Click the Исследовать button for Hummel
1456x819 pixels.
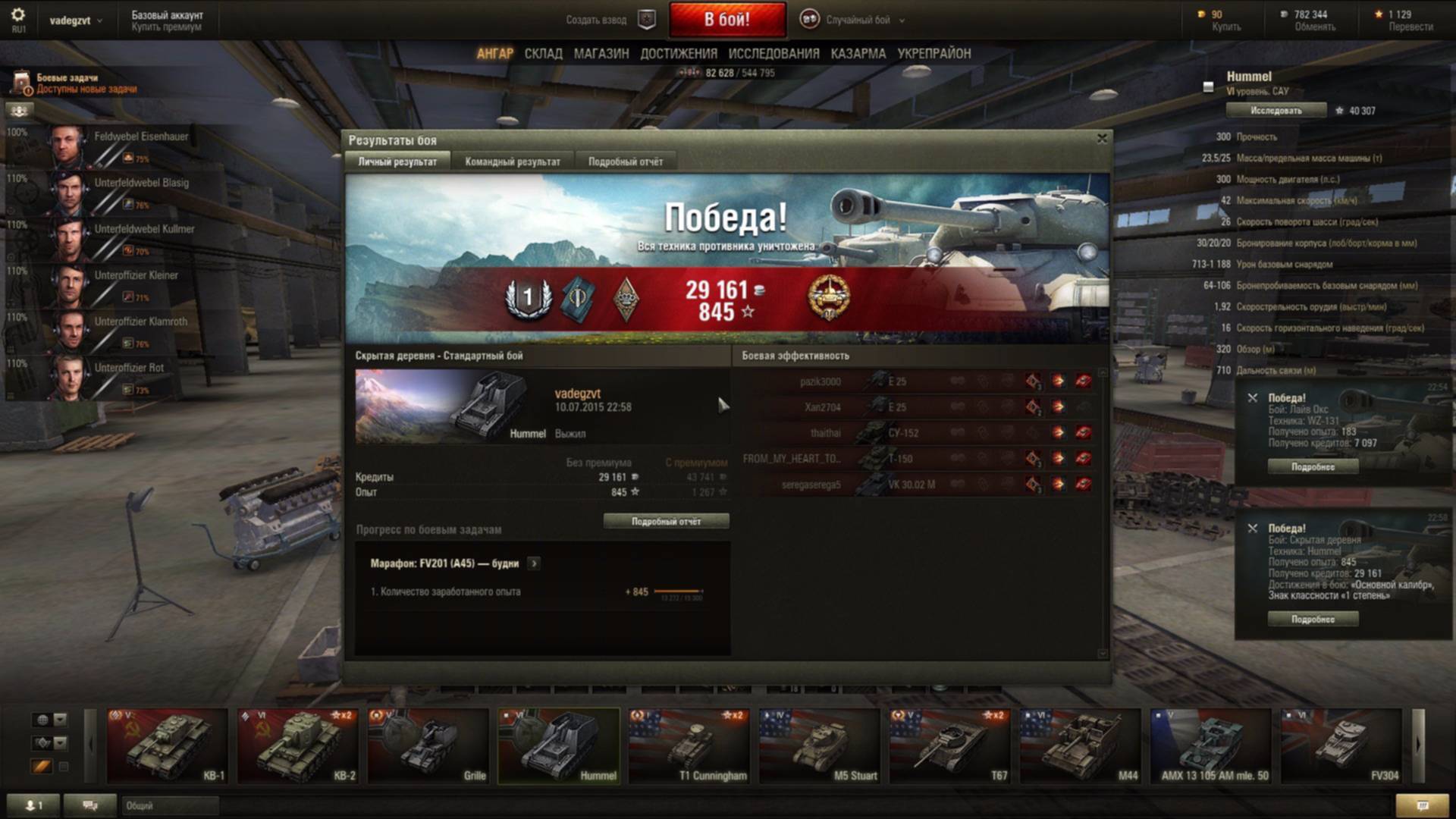1276,111
